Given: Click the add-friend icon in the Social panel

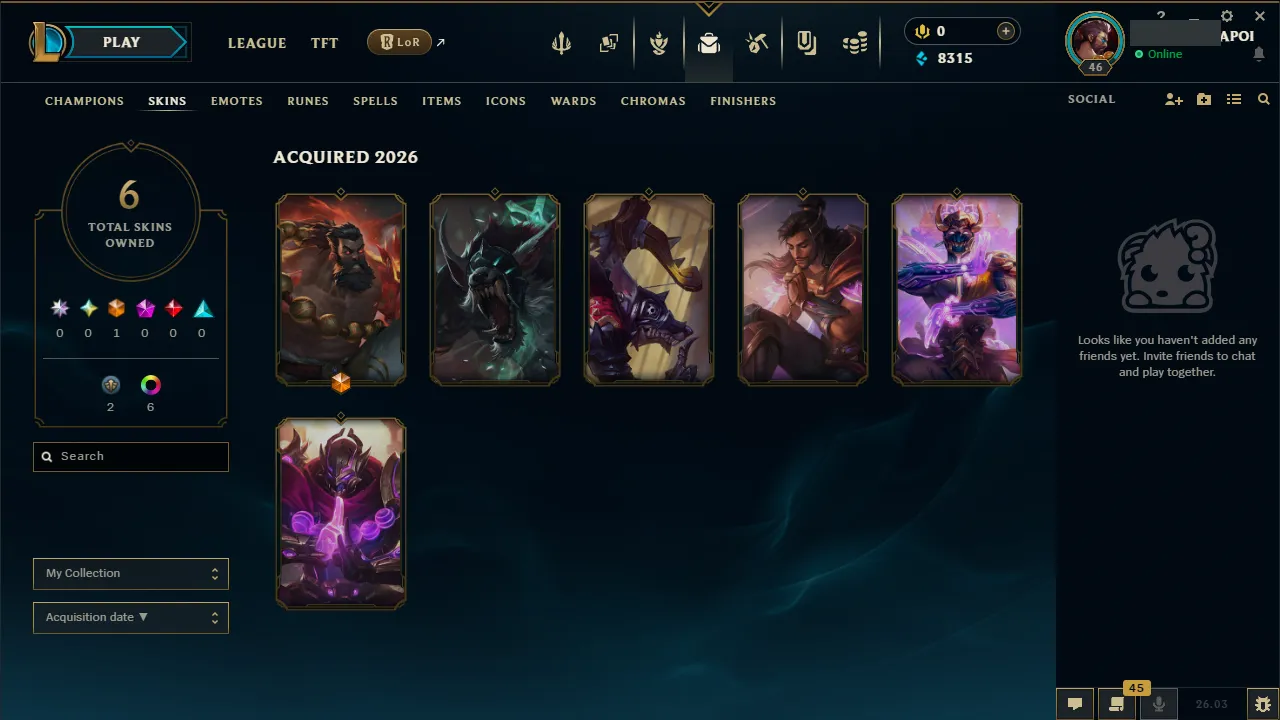Looking at the screenshot, I should 1173,99.
